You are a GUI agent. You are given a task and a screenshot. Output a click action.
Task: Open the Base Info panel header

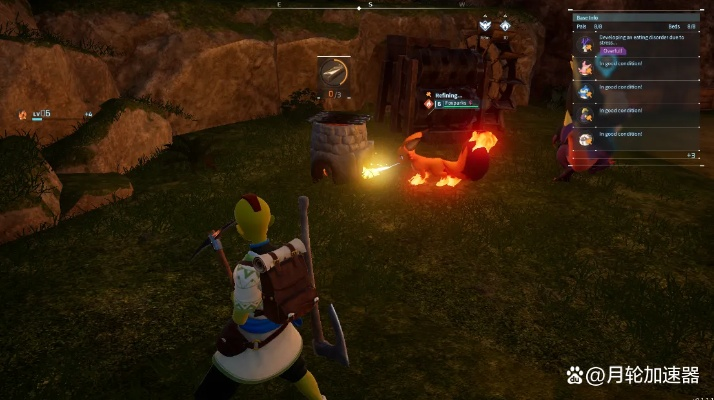587,18
